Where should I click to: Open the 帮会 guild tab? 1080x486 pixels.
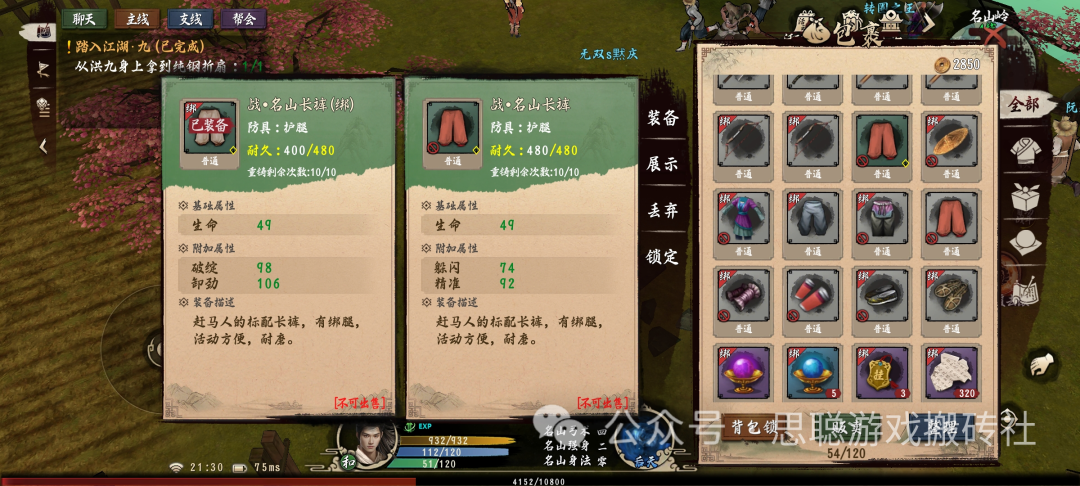point(243,18)
